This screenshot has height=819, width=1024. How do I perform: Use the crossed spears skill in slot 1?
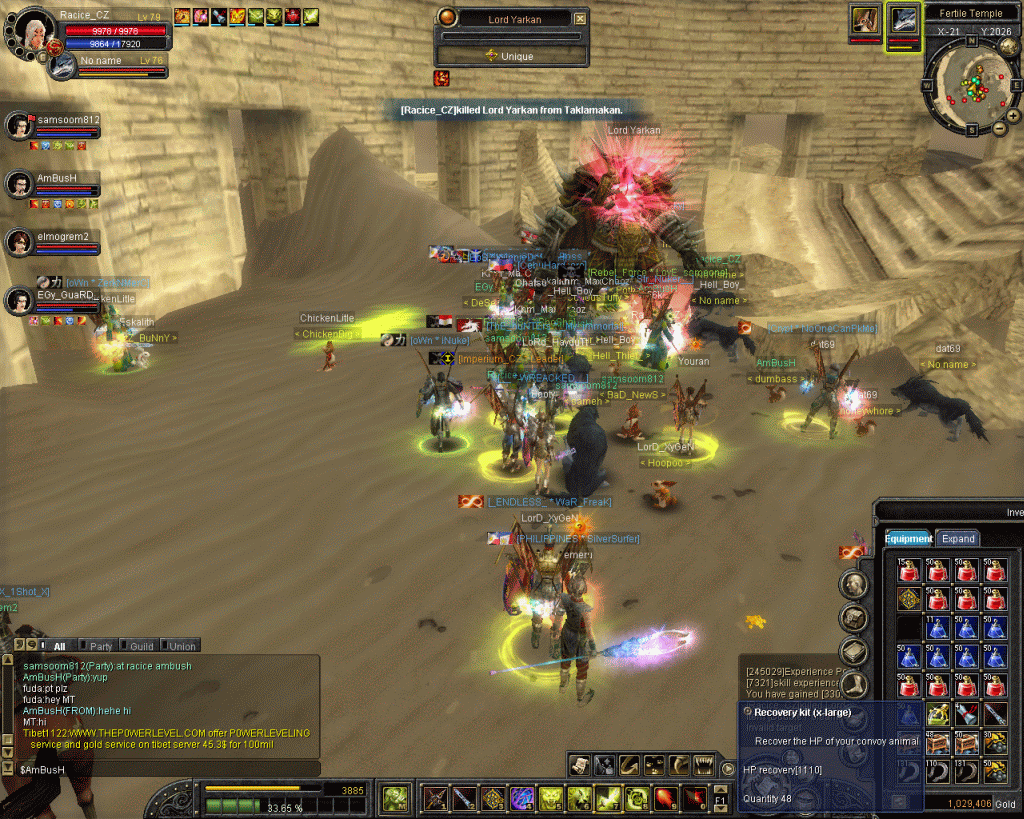pos(436,798)
